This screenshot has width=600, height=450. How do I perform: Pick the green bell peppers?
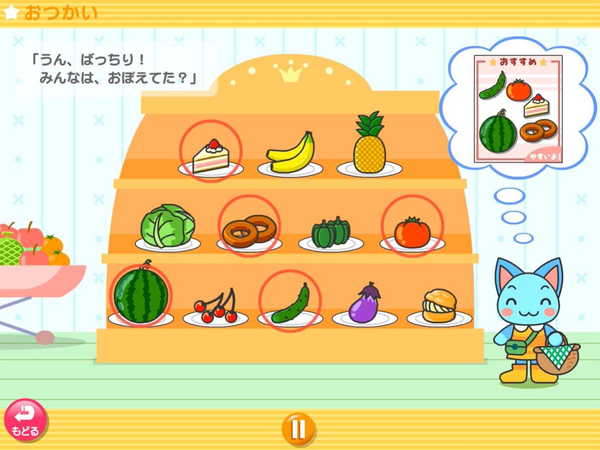click(330, 233)
